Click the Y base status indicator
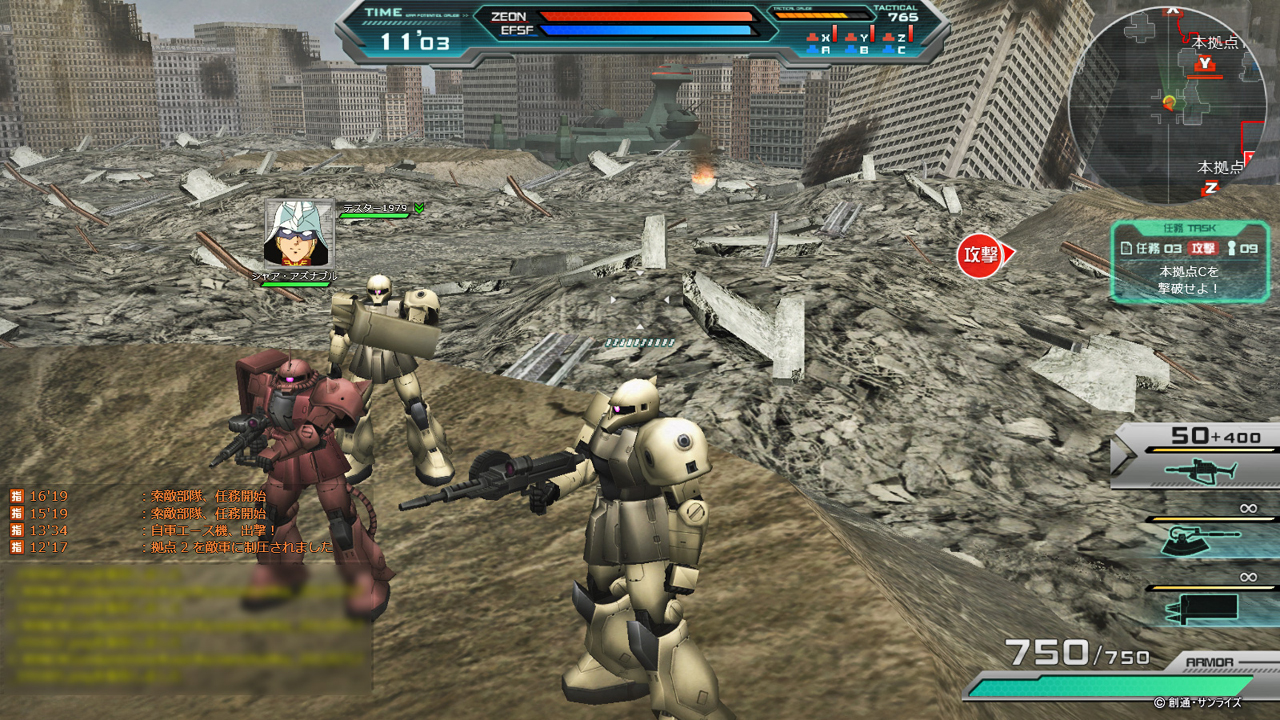Screen dimensions: 1280x720 click(863, 38)
